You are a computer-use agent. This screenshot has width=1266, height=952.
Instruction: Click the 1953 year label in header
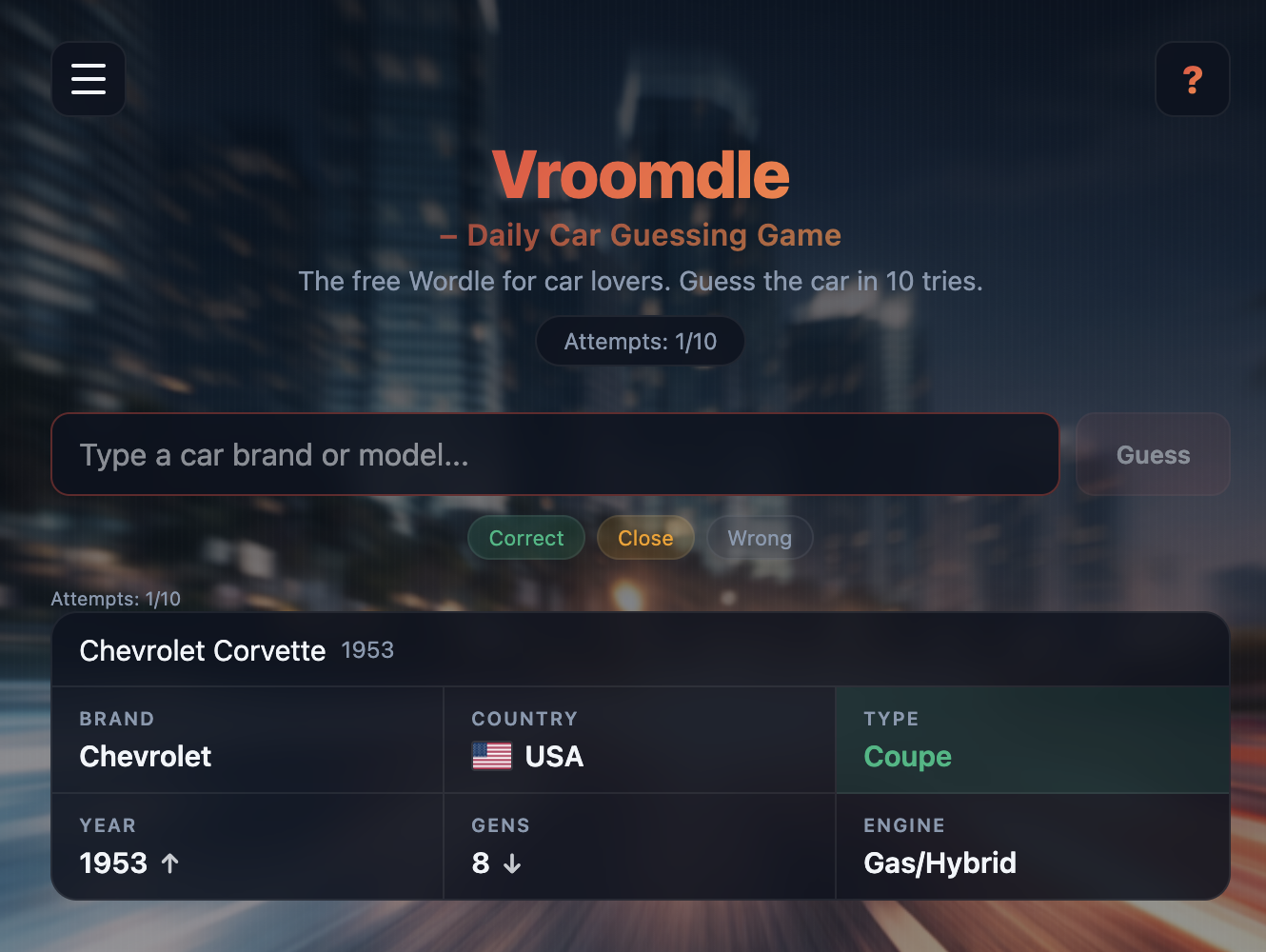pyautogui.click(x=368, y=650)
